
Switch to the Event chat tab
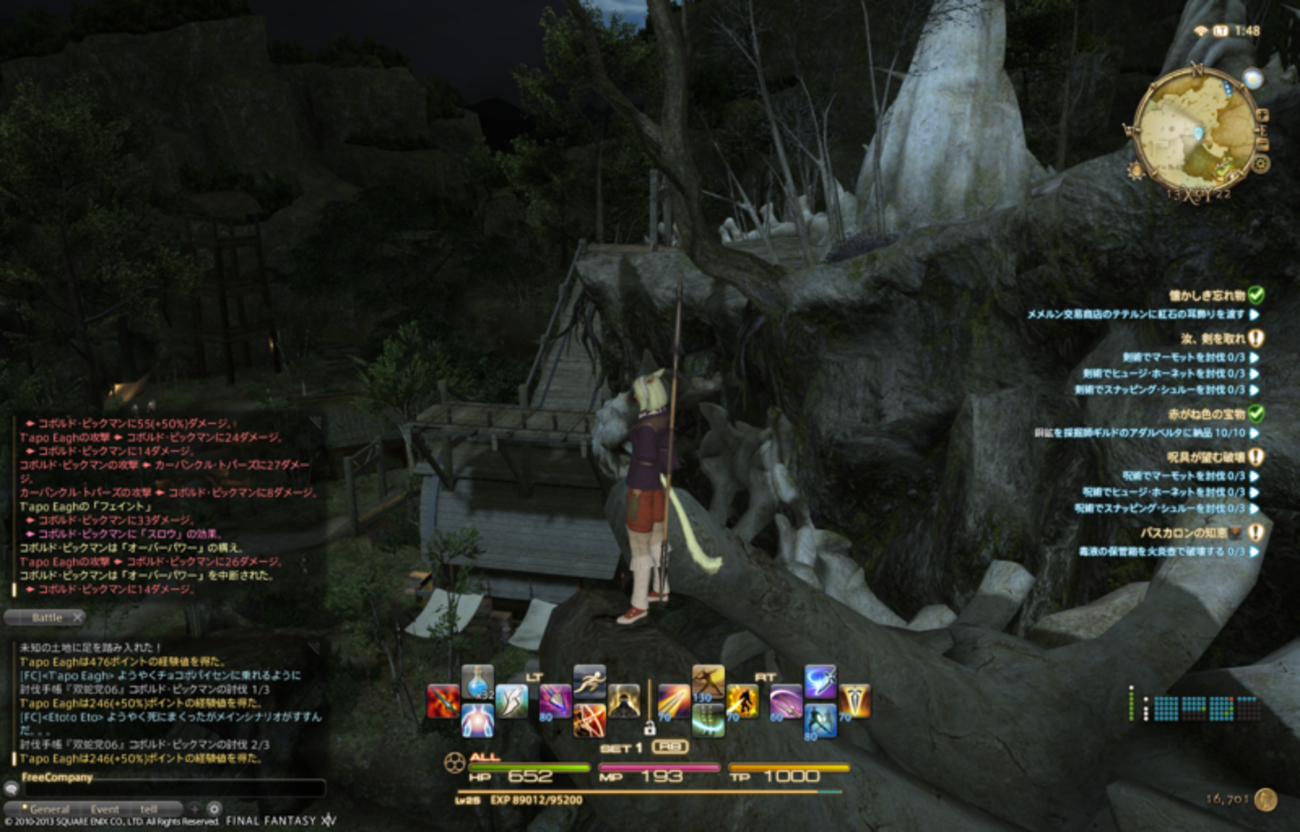[x=104, y=809]
